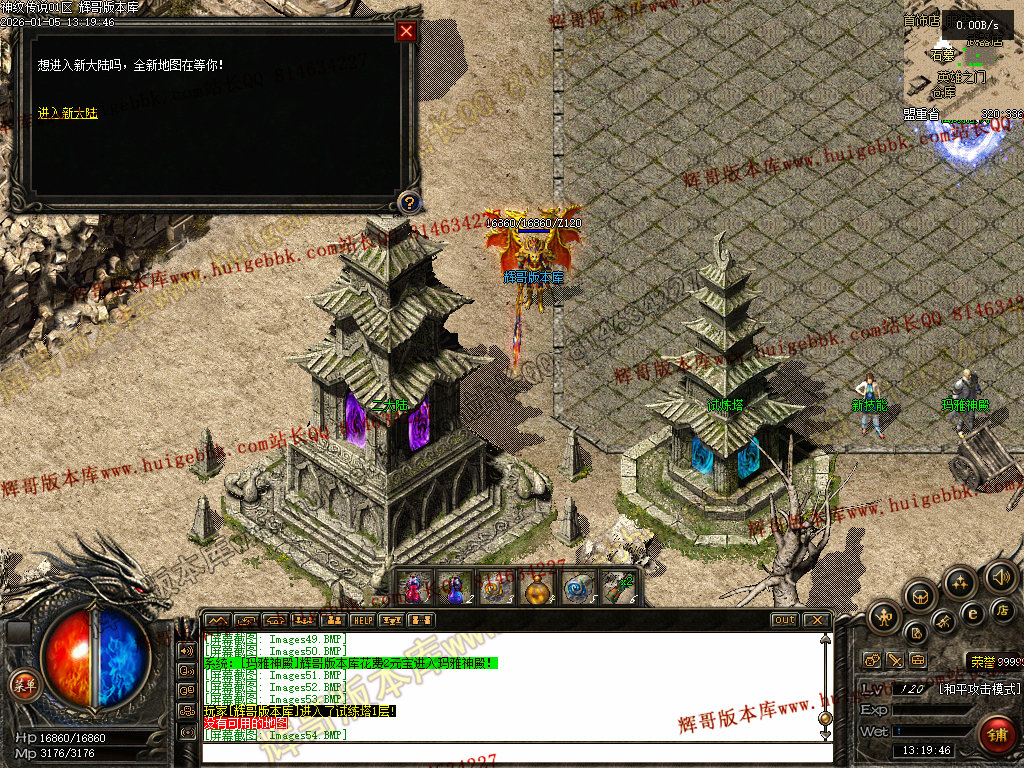Choose the yellow 进入新大陆 dialogue link
1024x768 pixels.
pos(68,113)
